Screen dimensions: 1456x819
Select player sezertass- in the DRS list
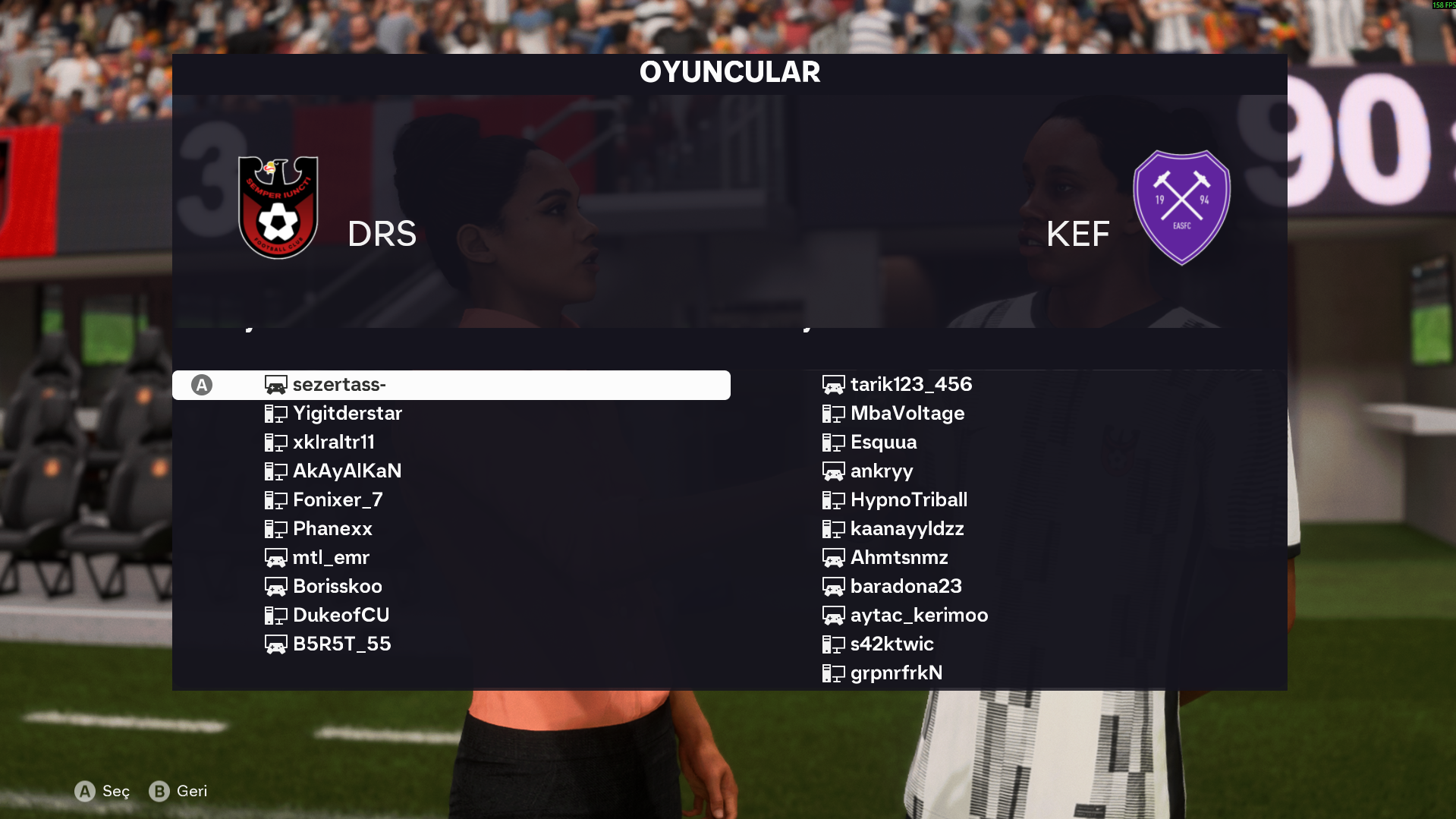(339, 385)
